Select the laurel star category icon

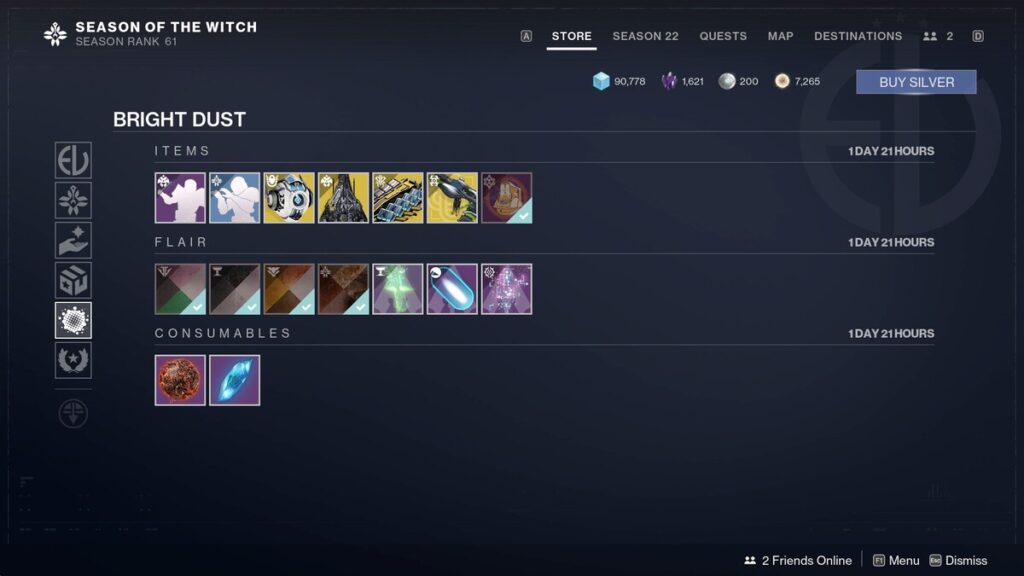click(73, 360)
